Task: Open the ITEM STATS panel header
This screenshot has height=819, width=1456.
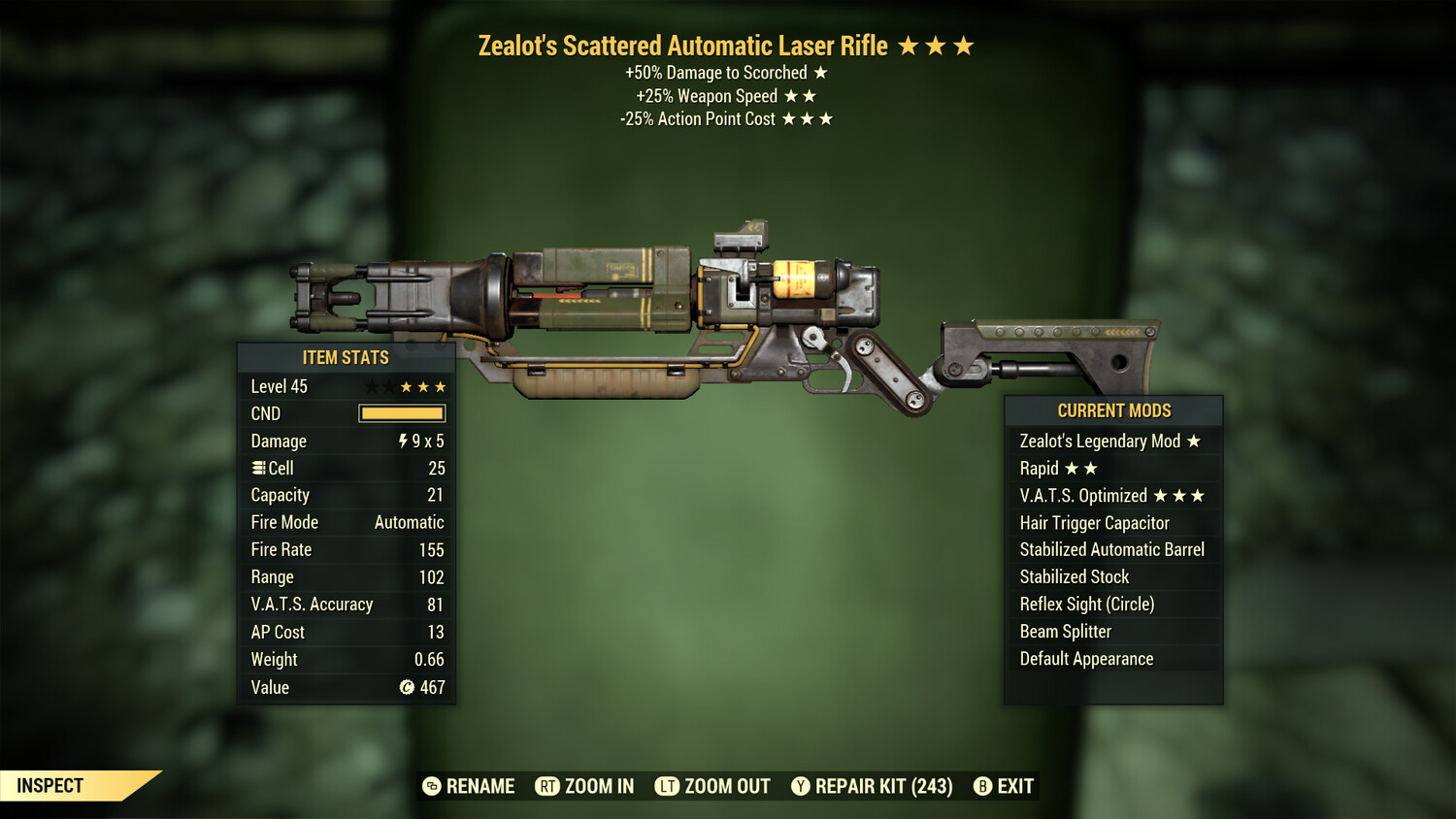Action: click(x=345, y=357)
